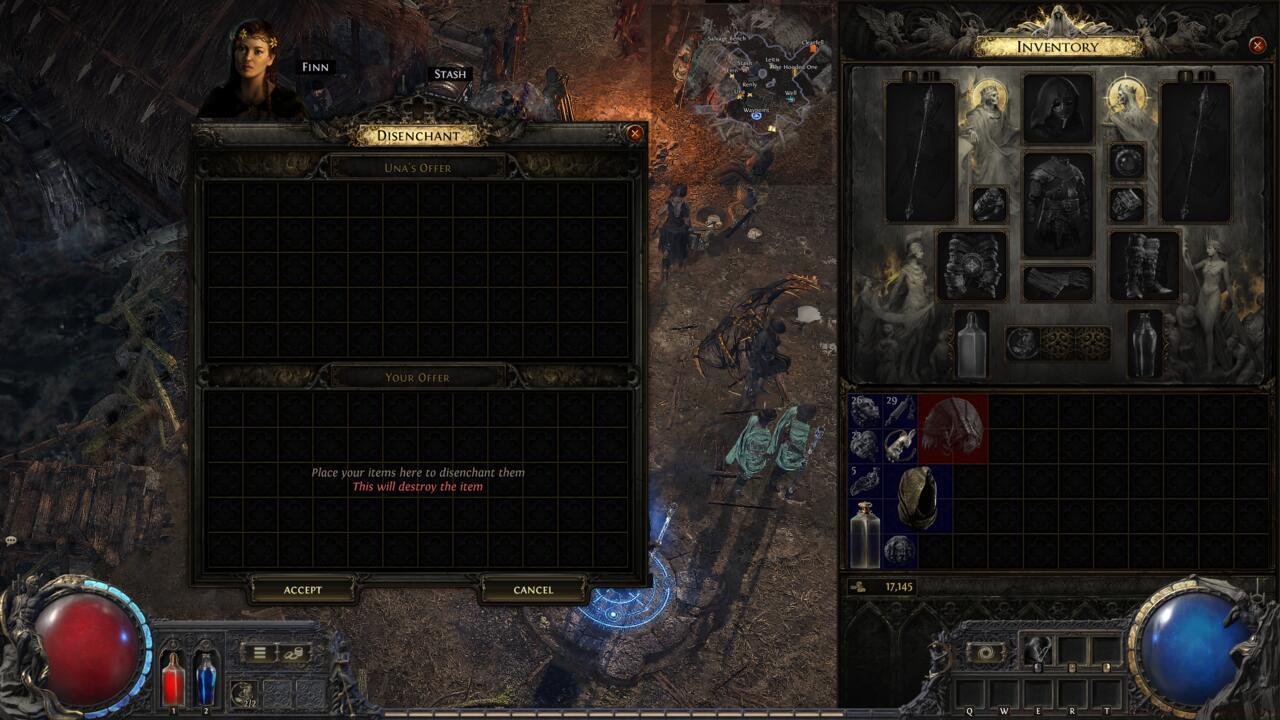Close the Inventory panel
1280x720 pixels.
click(1257, 44)
